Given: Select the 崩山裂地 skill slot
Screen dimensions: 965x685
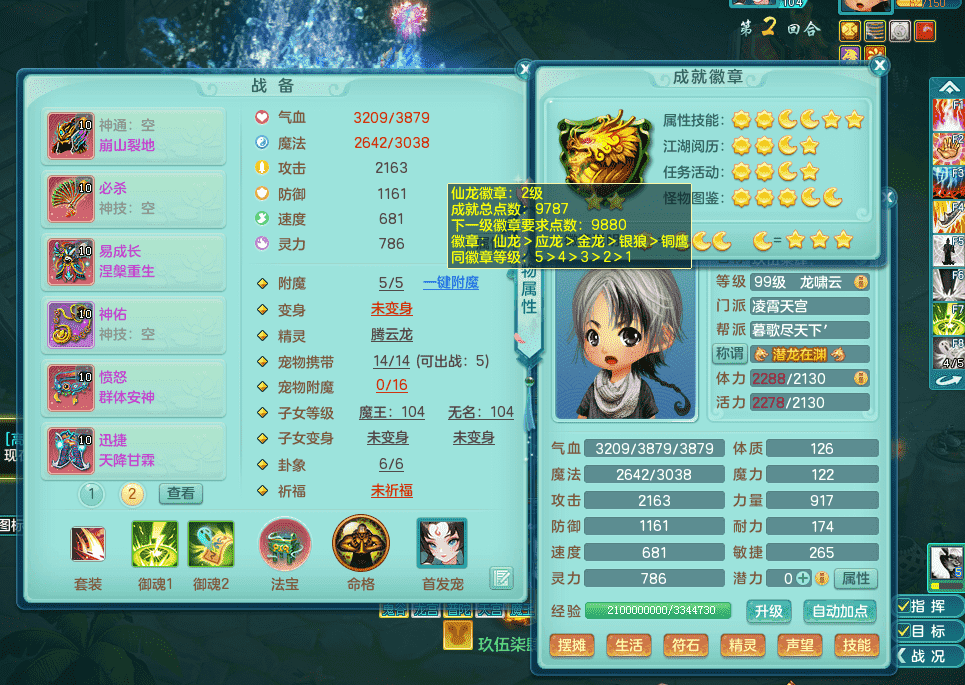Looking at the screenshot, I should 134,136.
